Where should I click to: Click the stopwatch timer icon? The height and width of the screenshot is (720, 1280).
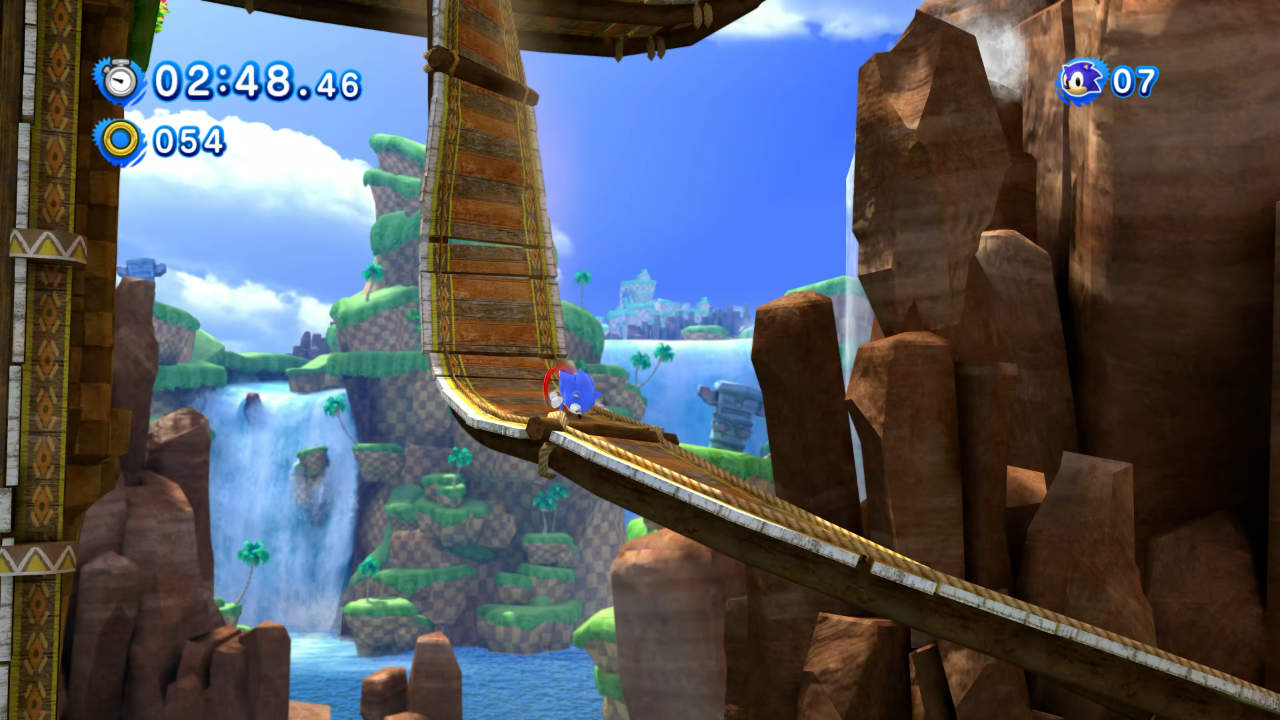point(120,80)
